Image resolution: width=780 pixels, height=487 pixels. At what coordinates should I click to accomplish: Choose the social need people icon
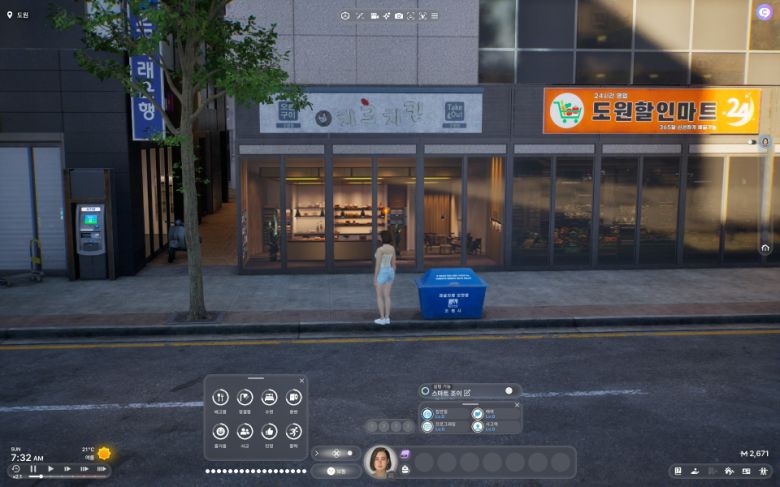245,431
